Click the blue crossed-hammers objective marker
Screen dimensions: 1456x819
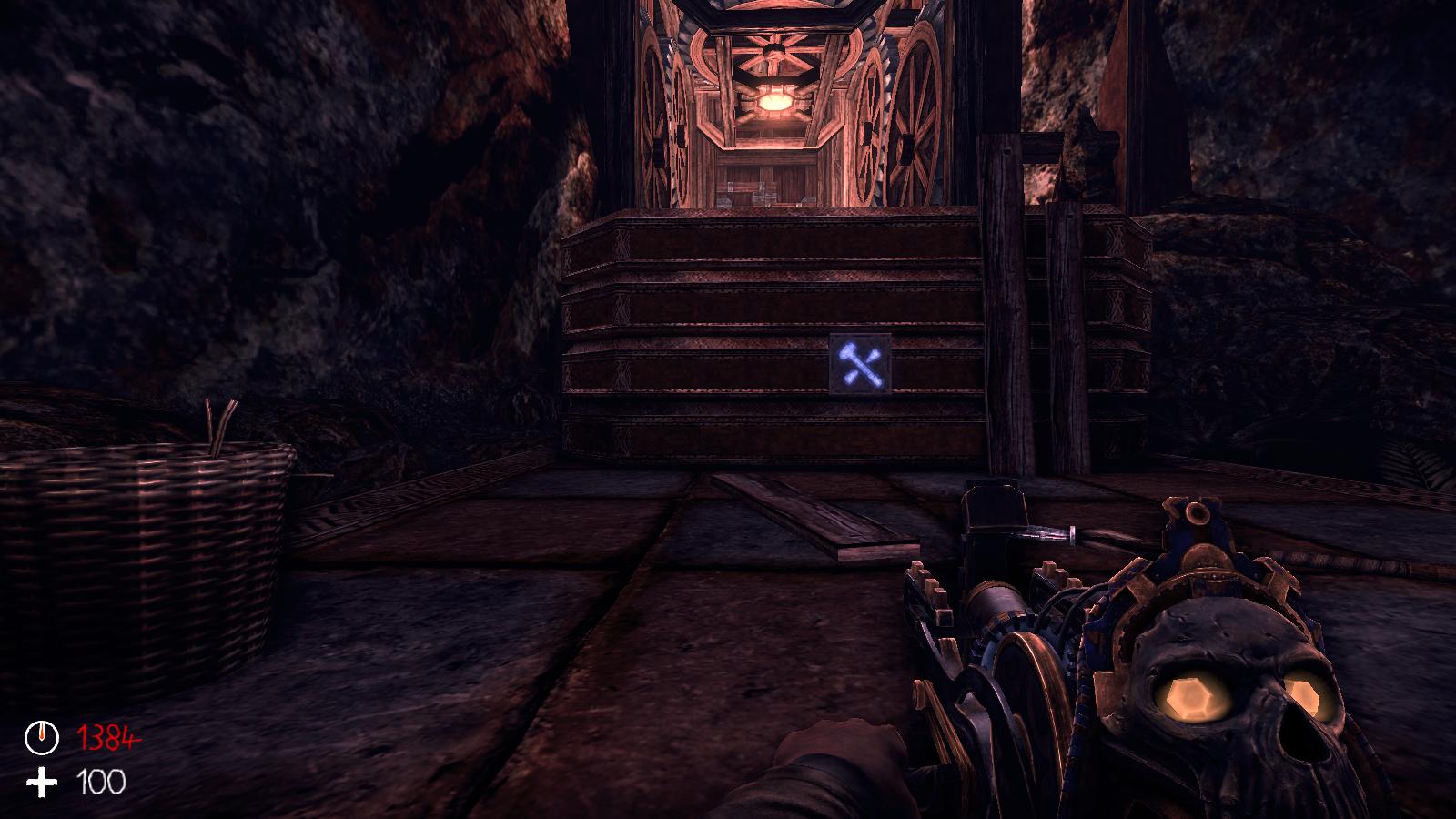click(860, 364)
